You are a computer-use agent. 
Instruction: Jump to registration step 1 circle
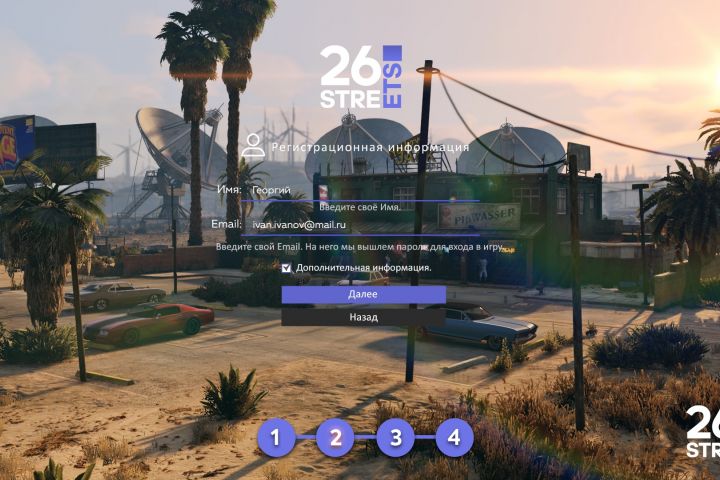(x=277, y=437)
